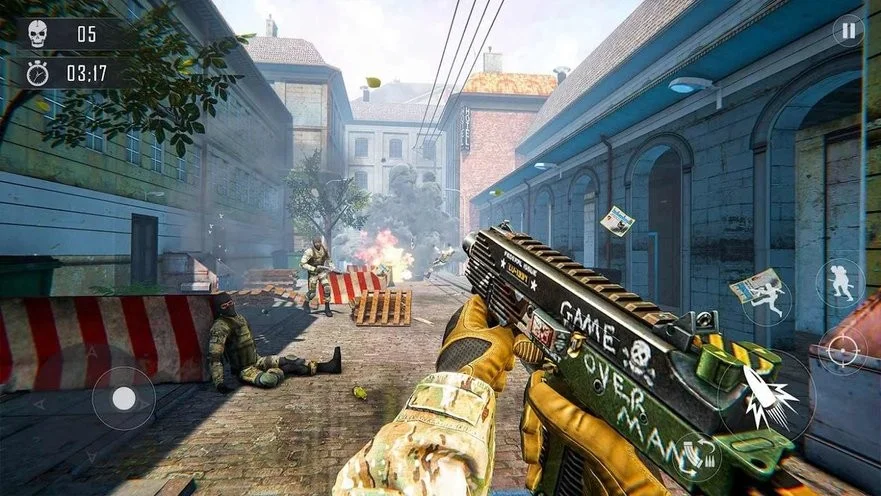Activate the crosshair aim button

[842, 351]
